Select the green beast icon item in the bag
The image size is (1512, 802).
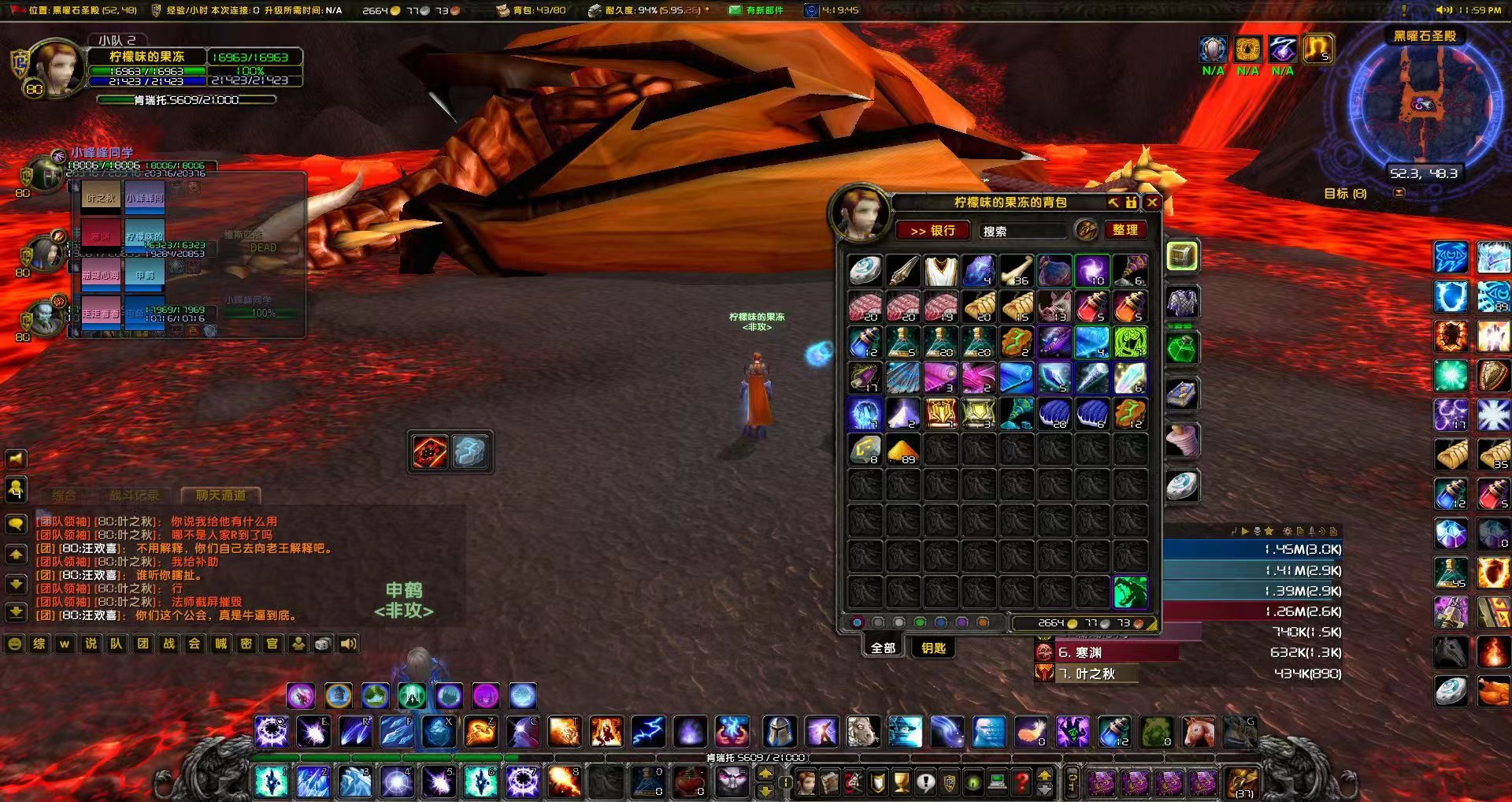[x=1130, y=592]
